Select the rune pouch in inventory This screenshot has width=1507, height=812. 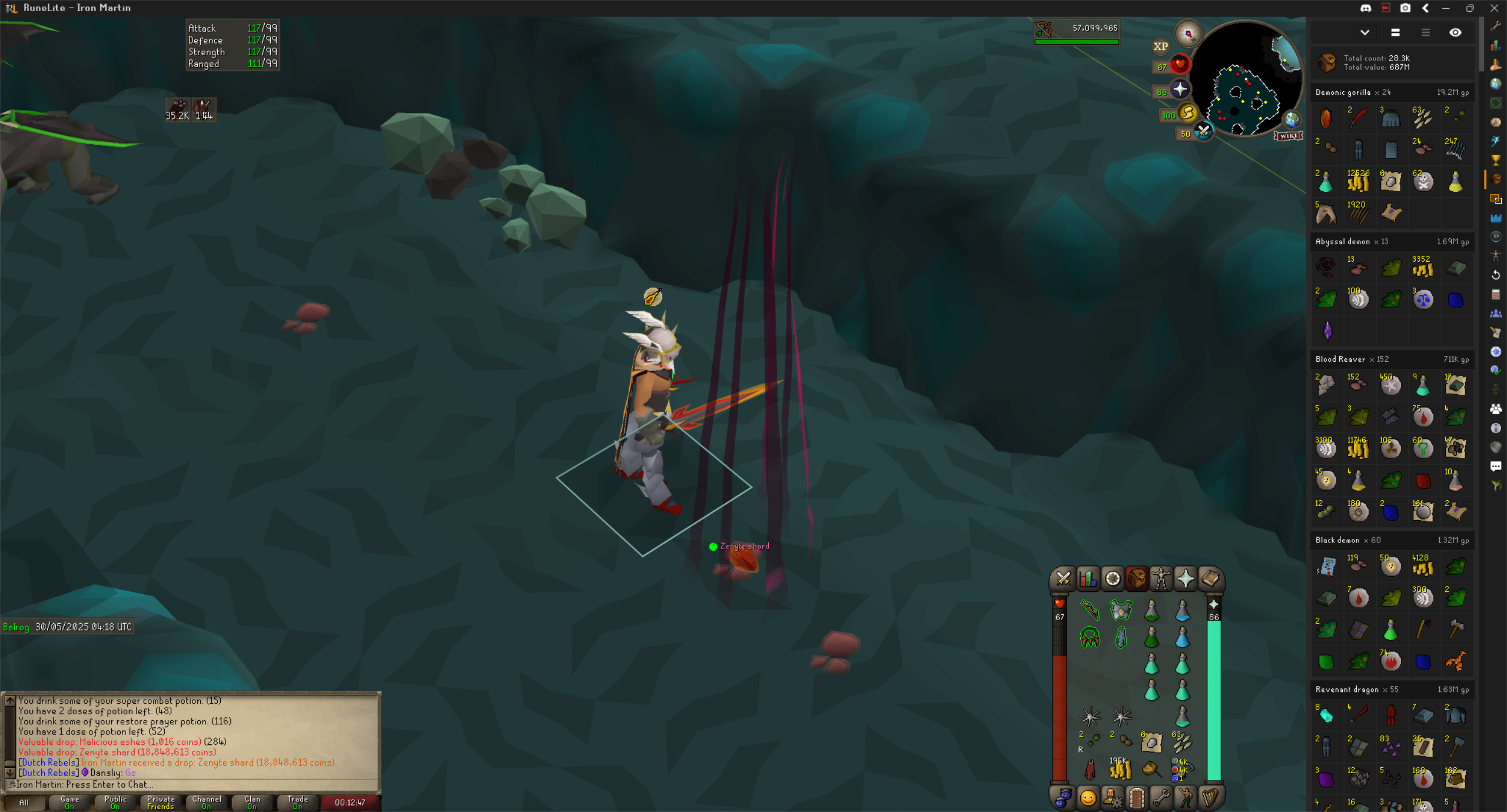point(1181,770)
